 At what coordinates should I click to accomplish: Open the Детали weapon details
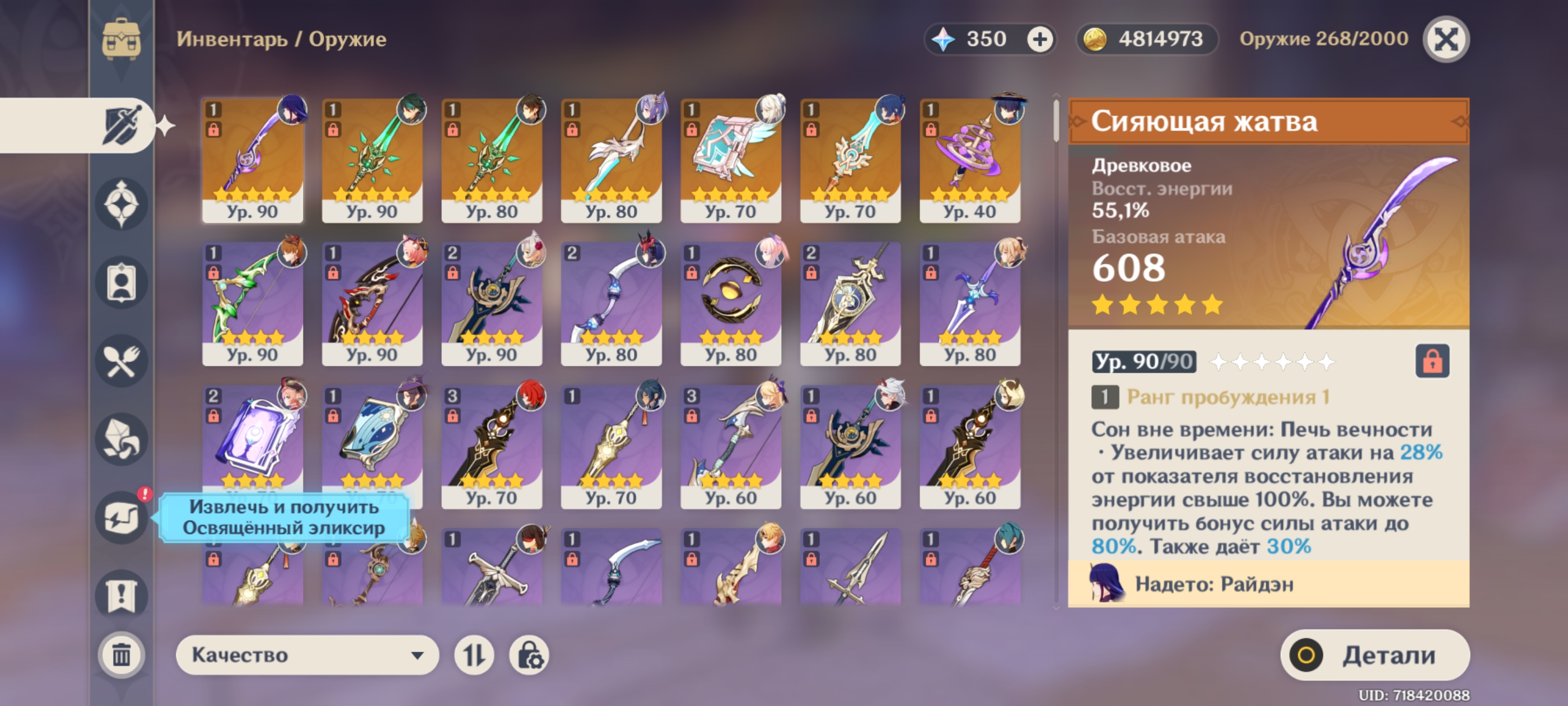[1374, 655]
